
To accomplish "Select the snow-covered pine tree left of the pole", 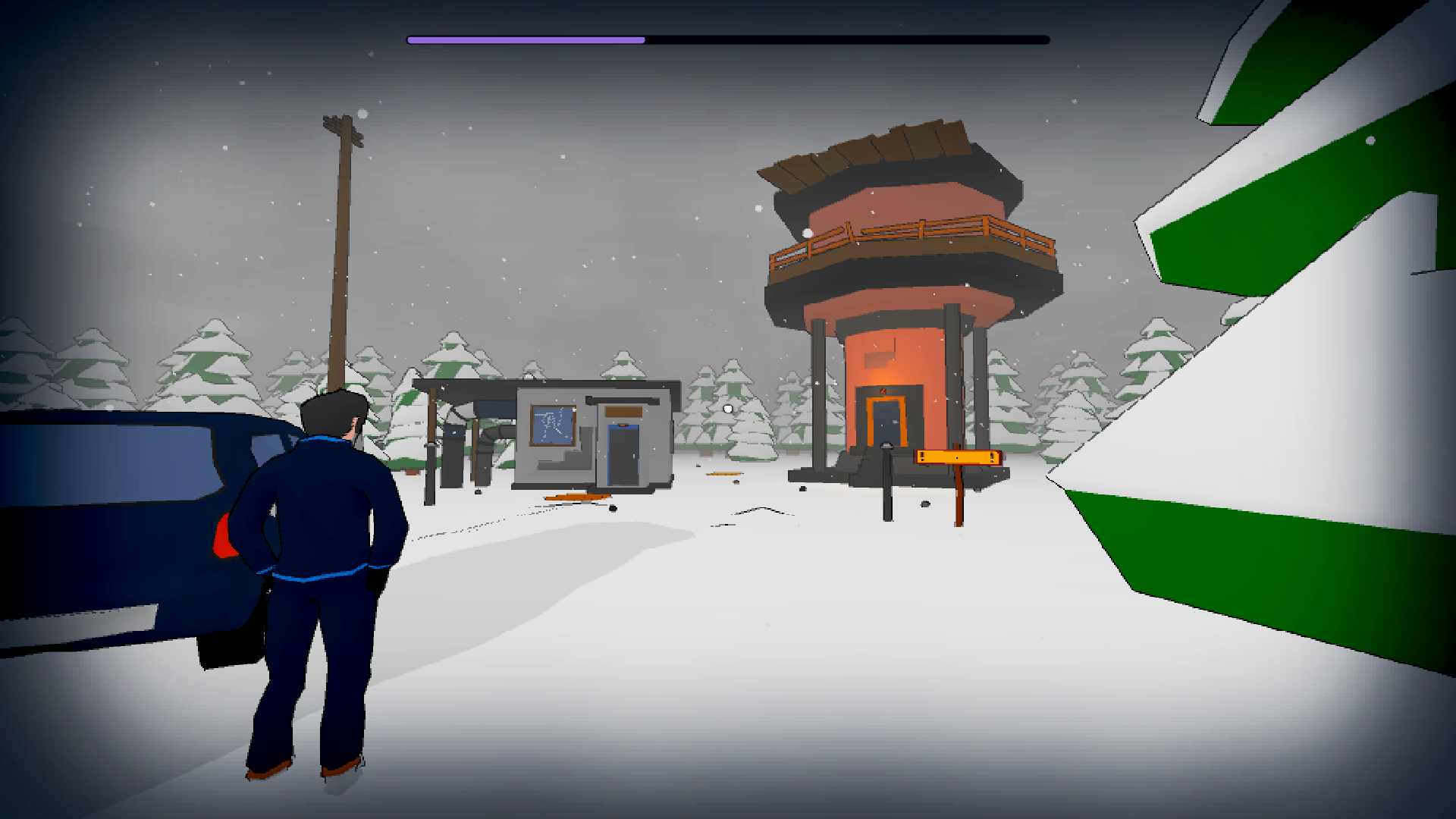I will coord(205,364).
